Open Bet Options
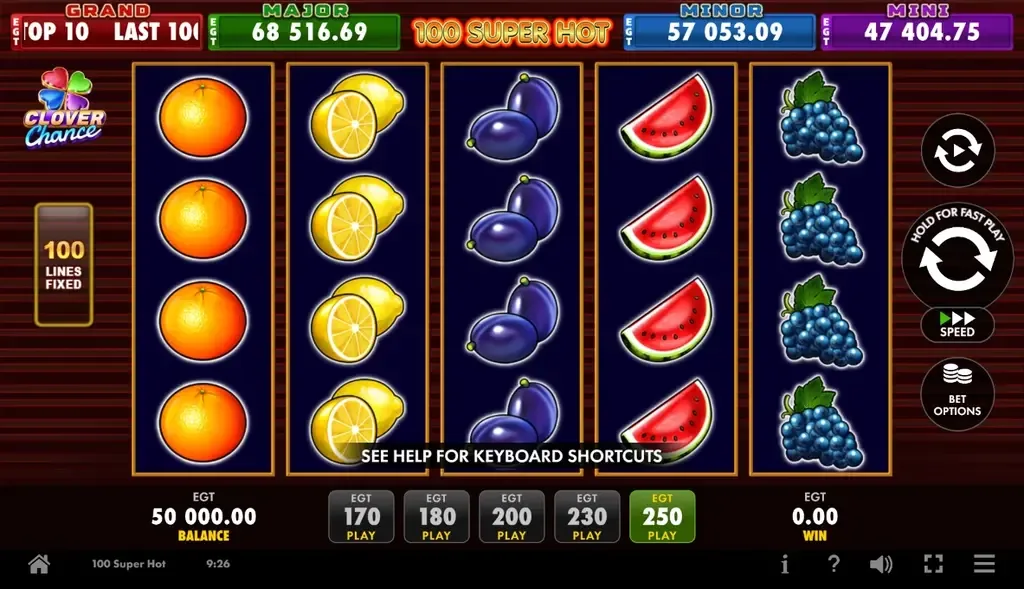The width and height of the screenshot is (1024, 589). pos(957,394)
